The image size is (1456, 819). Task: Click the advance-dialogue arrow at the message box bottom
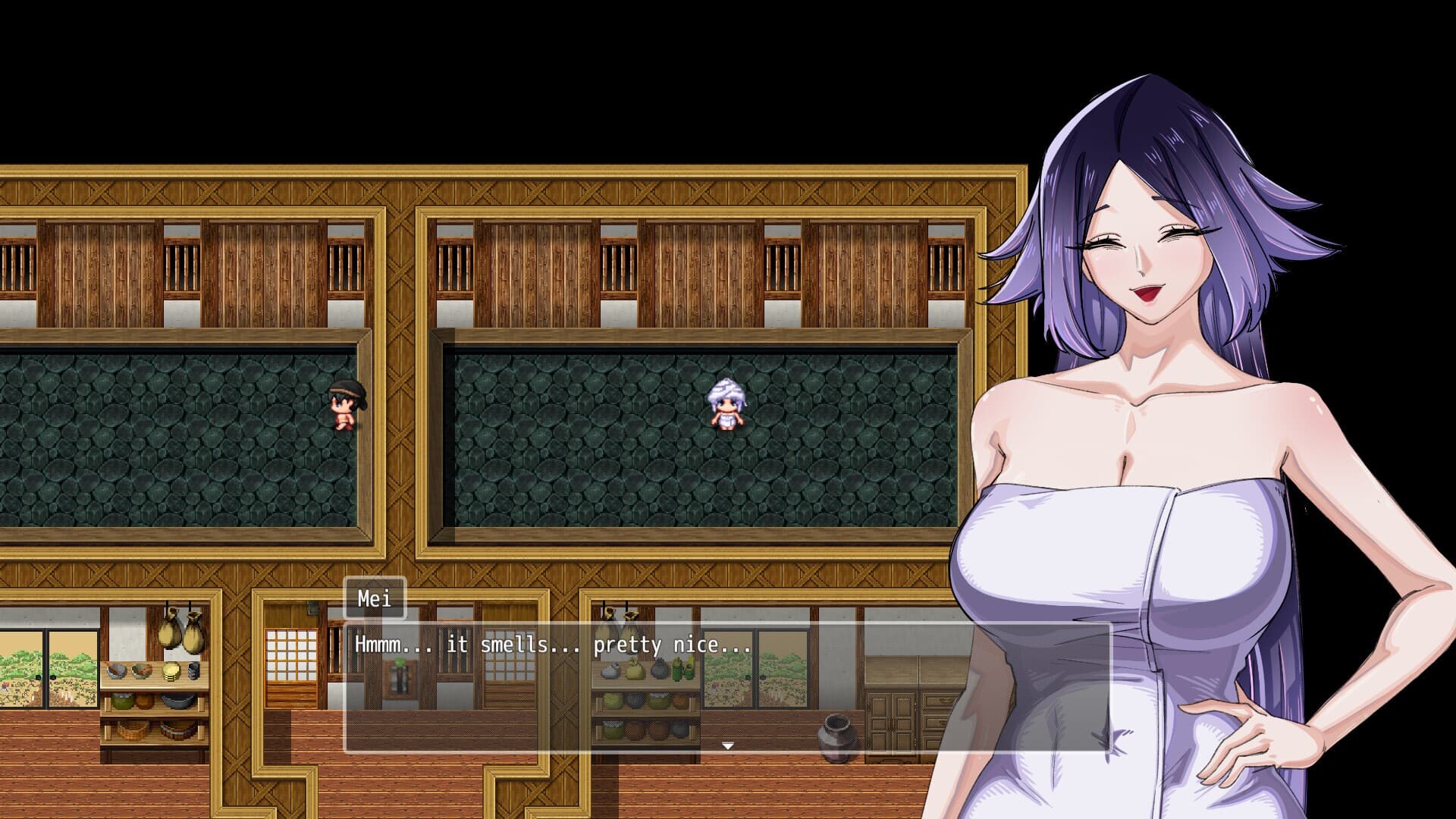[x=728, y=745]
